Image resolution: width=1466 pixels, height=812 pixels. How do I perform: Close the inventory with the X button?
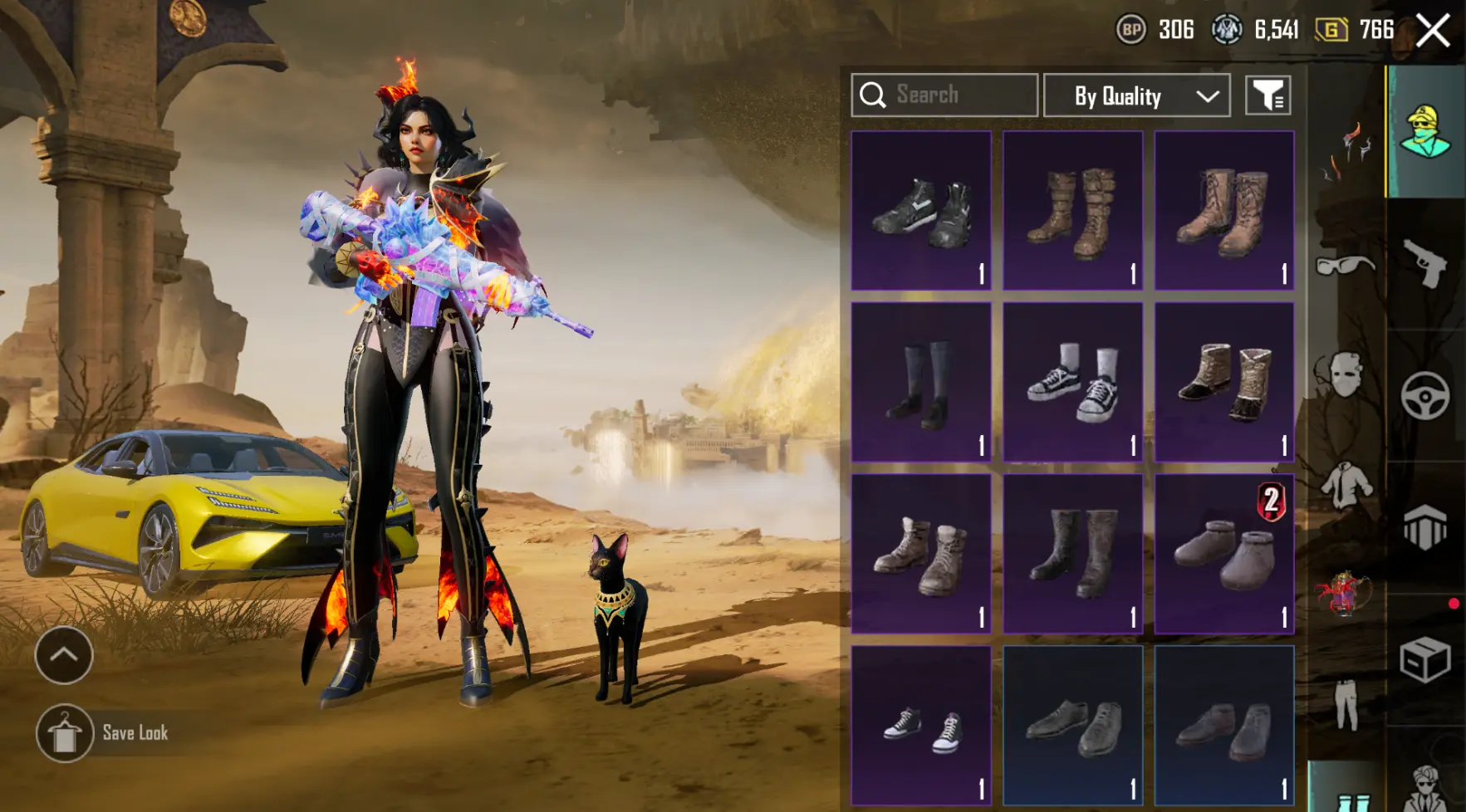pyautogui.click(x=1433, y=32)
